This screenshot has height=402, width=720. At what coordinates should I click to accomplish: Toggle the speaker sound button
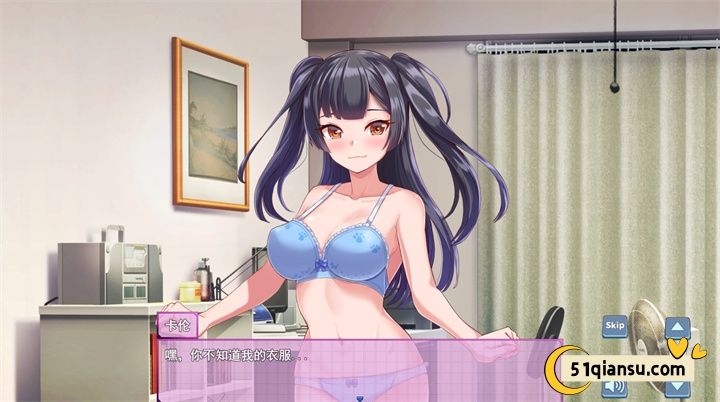(614, 387)
